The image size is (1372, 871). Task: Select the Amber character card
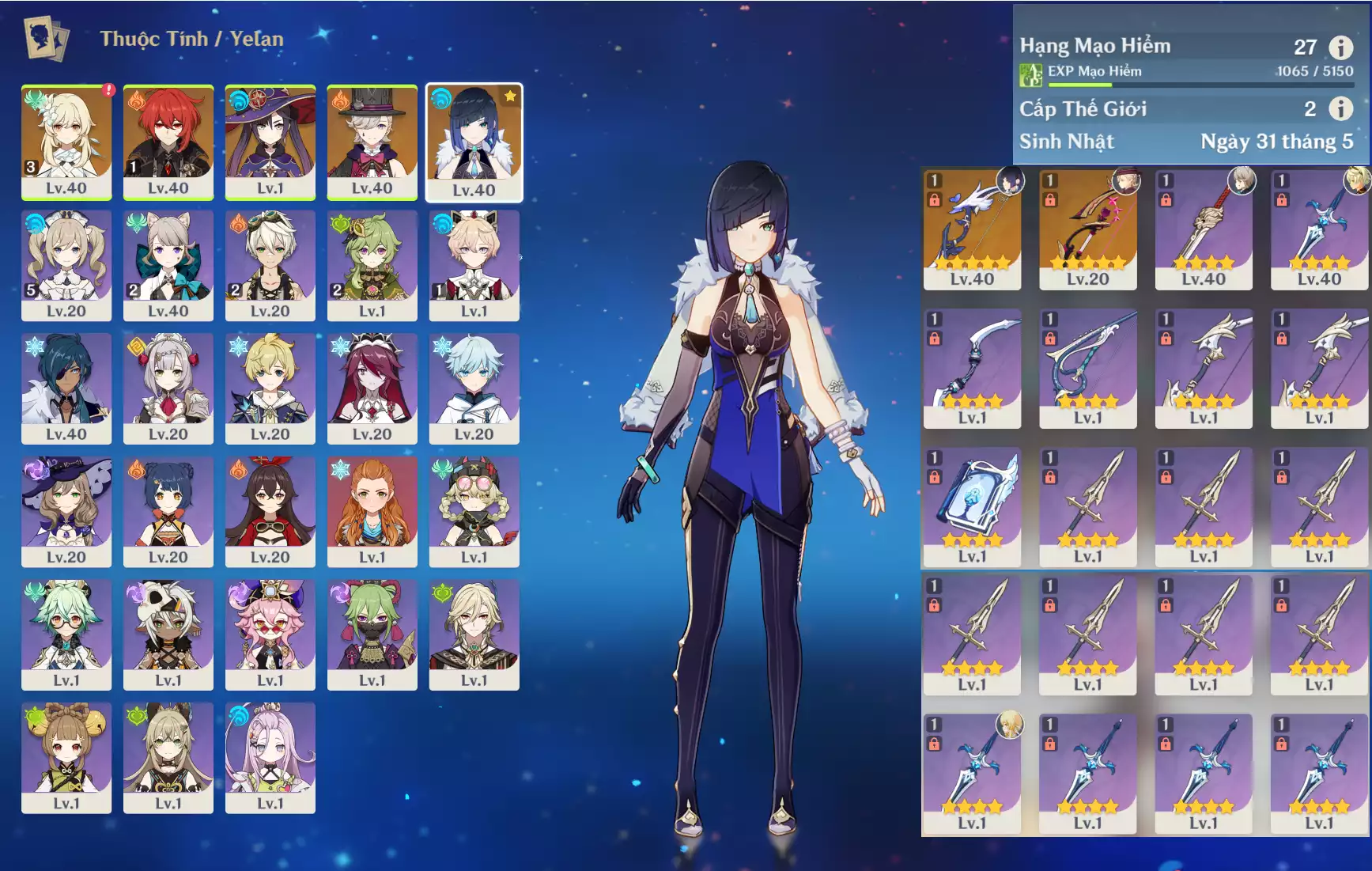click(x=270, y=511)
